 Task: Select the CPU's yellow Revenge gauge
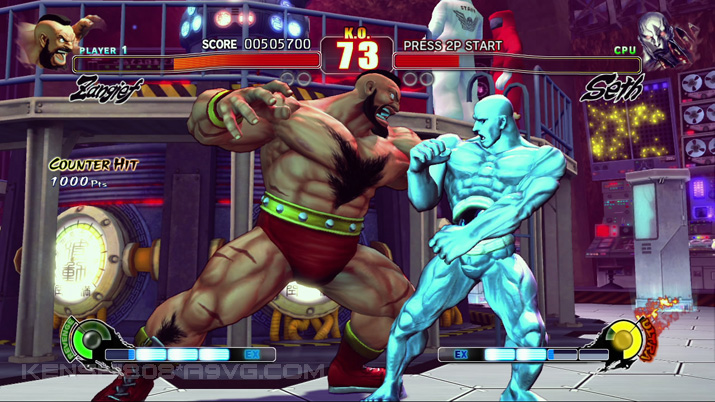tap(626, 341)
